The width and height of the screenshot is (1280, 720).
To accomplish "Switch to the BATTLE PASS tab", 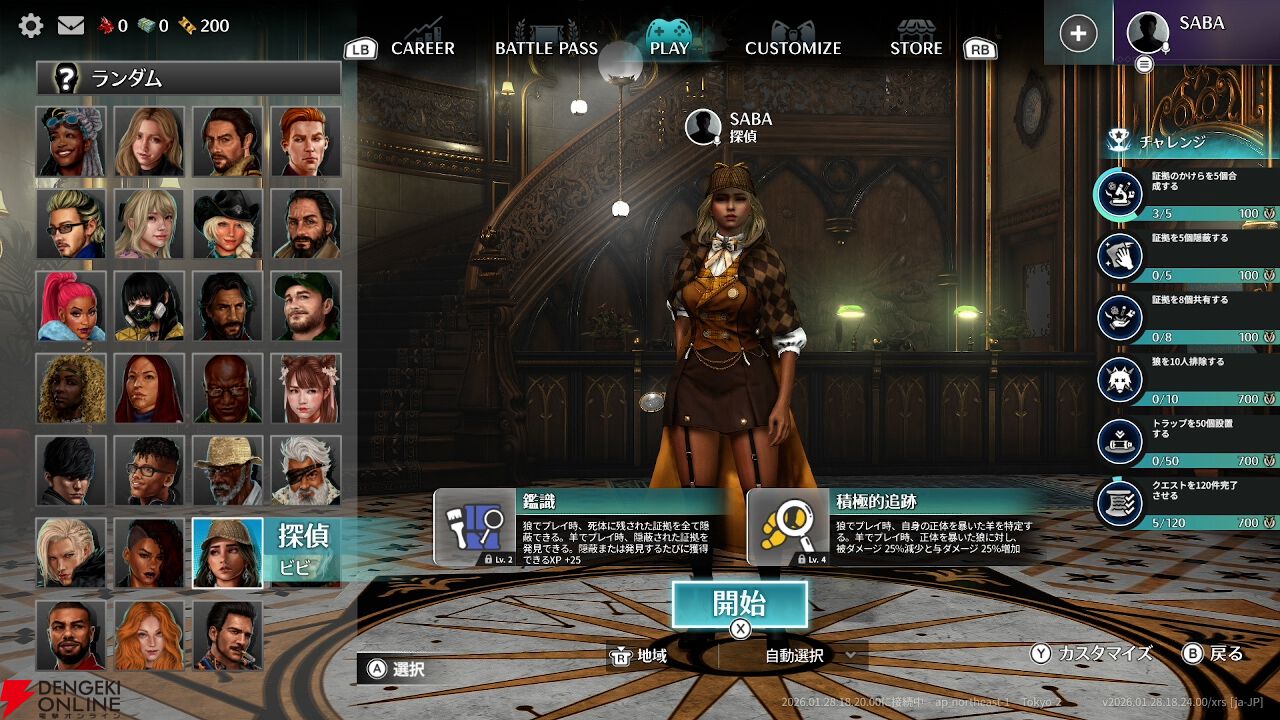I will (x=546, y=47).
